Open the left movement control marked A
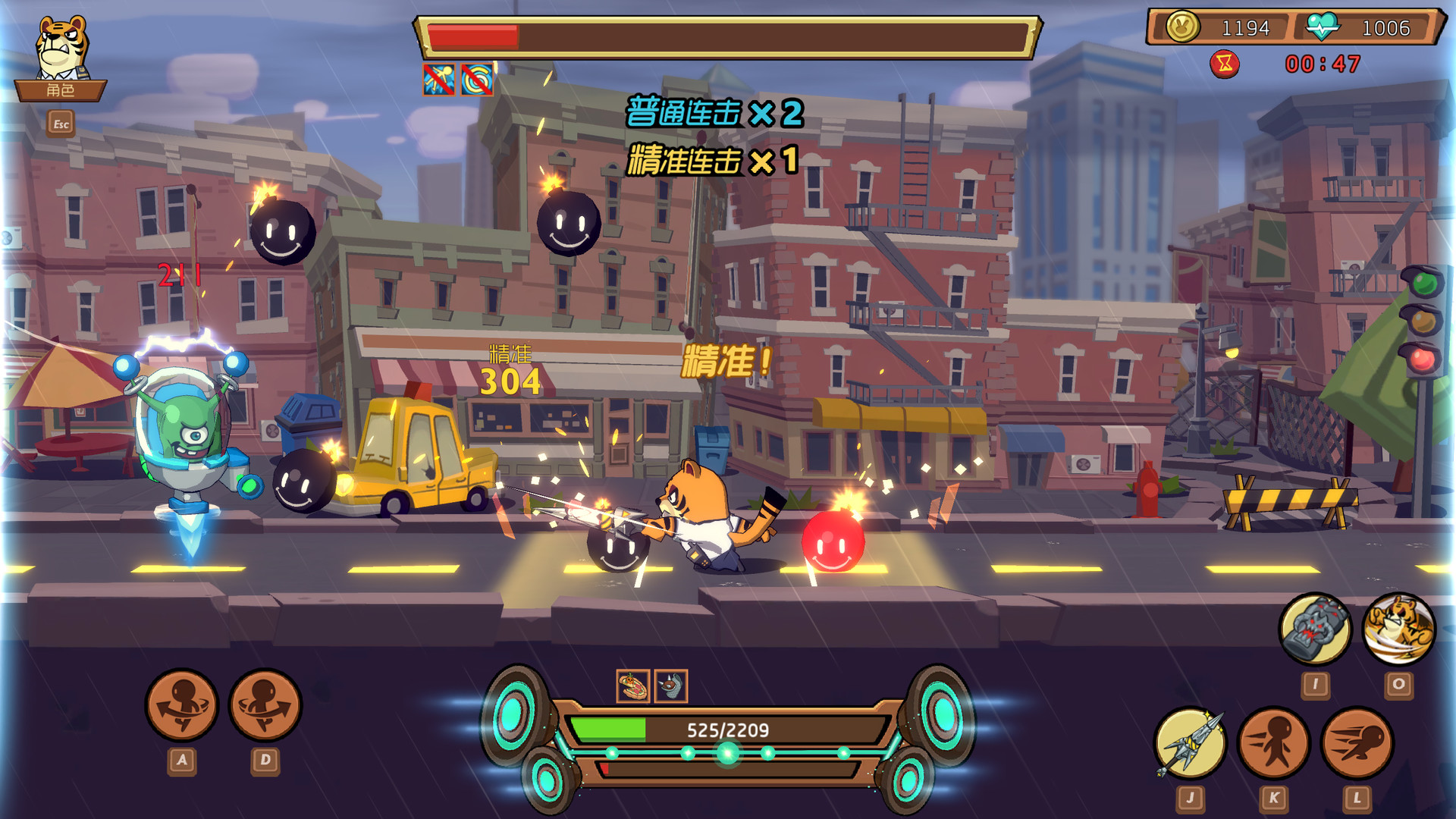 [x=182, y=705]
